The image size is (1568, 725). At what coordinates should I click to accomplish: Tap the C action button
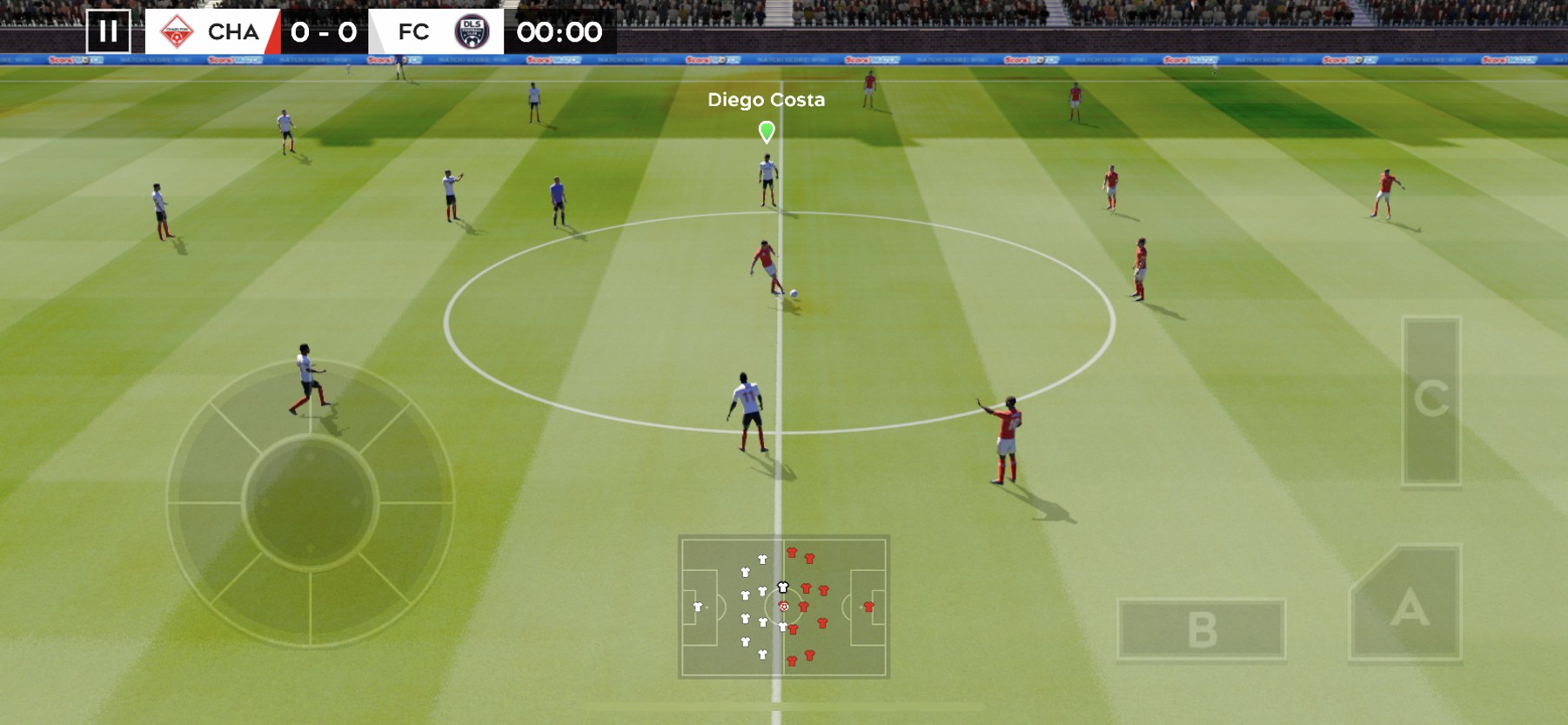click(1431, 399)
